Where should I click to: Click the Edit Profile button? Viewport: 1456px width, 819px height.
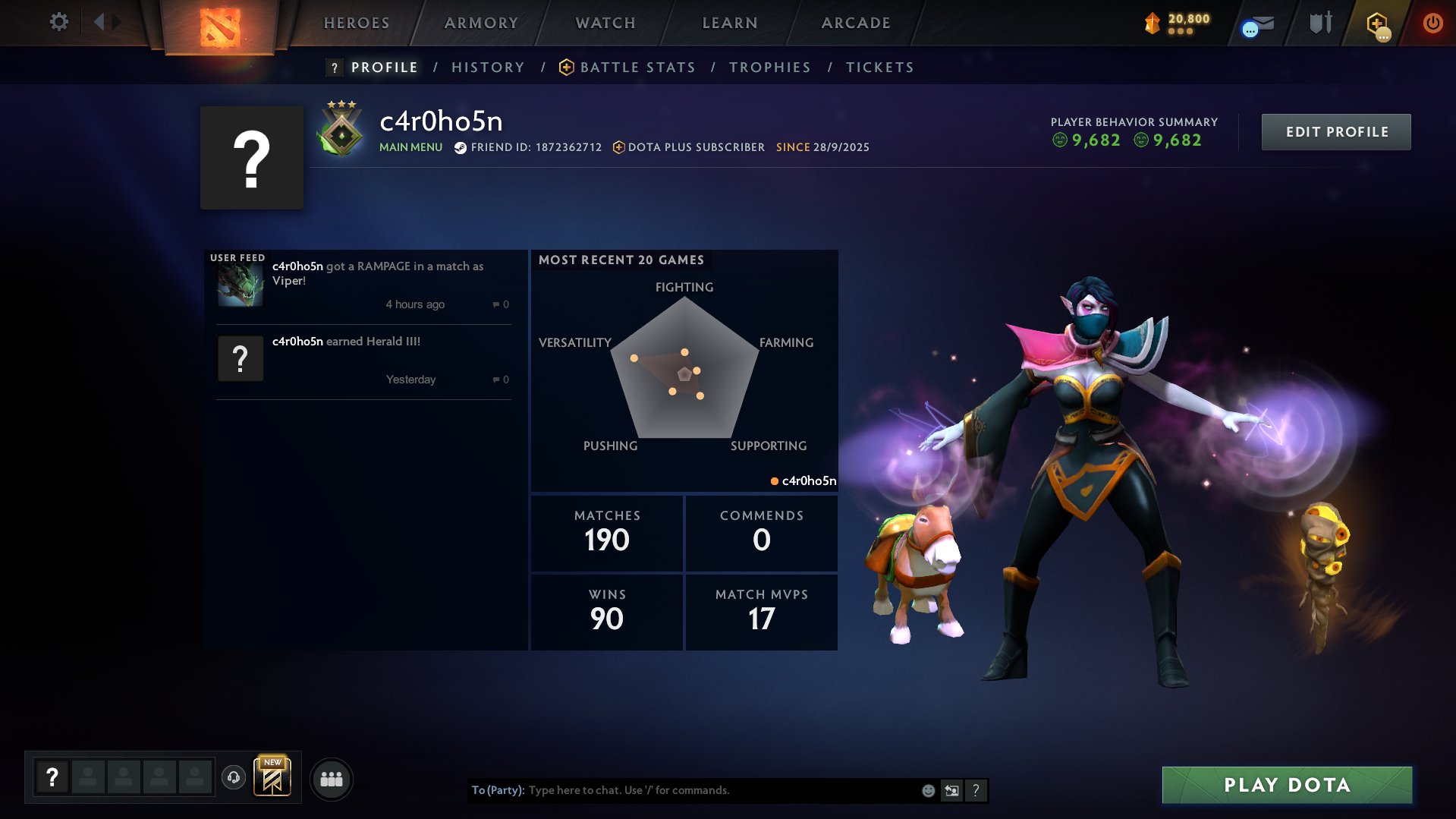[x=1336, y=132]
